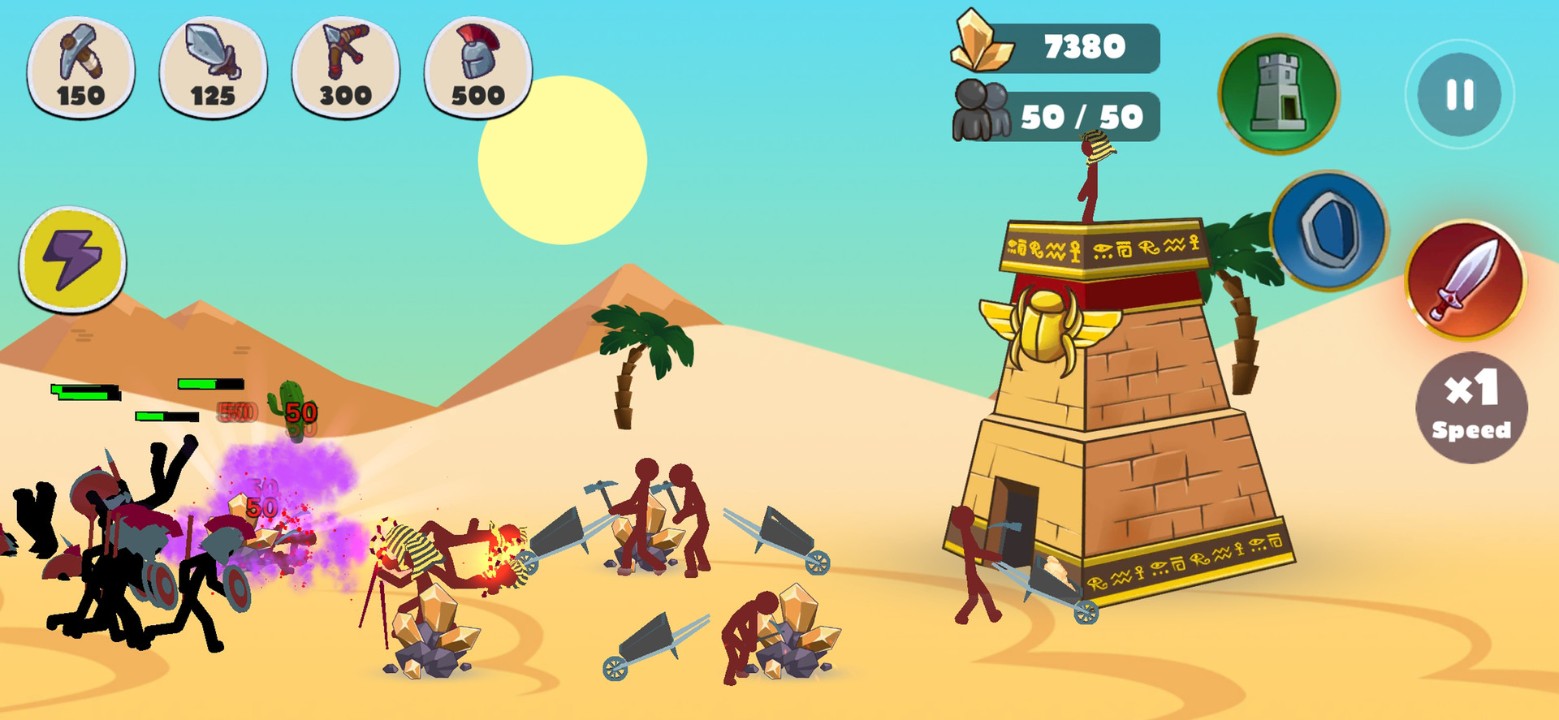This screenshot has height=720, width=1559.
Task: Order attack with the red sword button
Action: pos(1465,280)
